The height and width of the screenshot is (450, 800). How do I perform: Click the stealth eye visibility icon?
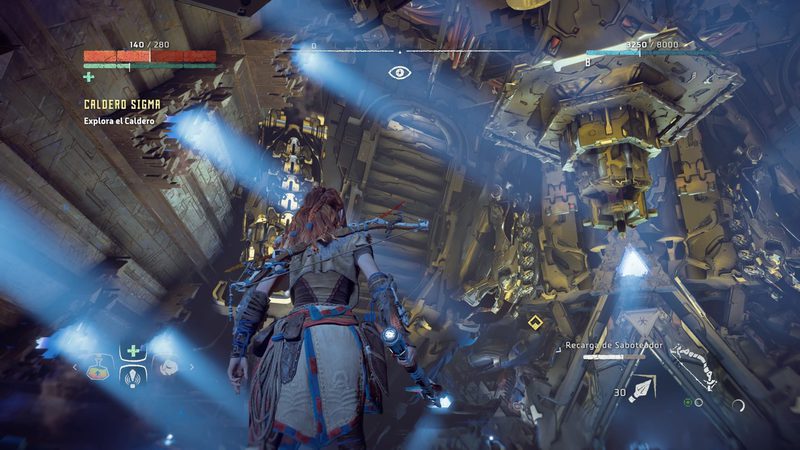(x=400, y=72)
